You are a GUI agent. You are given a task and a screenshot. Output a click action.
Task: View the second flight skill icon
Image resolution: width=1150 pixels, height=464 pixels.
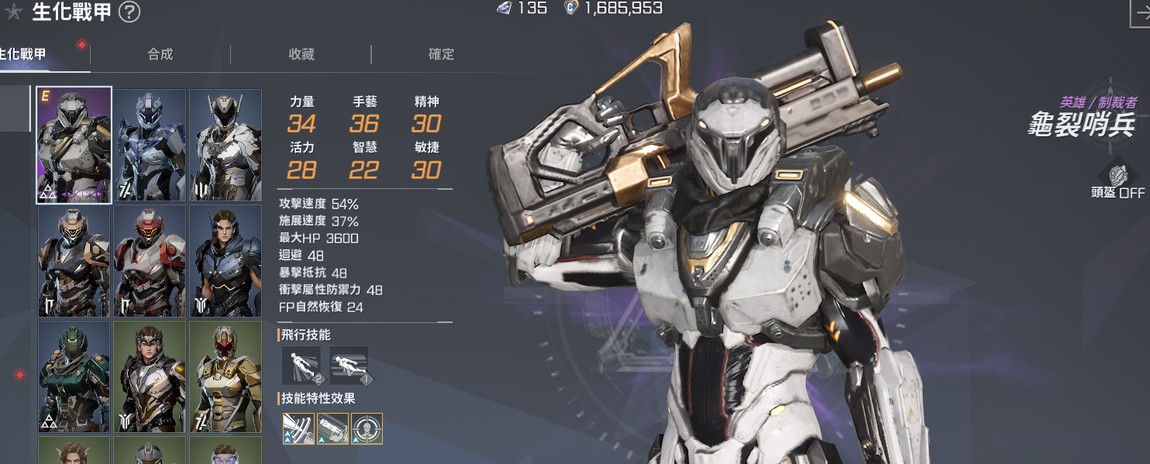point(349,366)
